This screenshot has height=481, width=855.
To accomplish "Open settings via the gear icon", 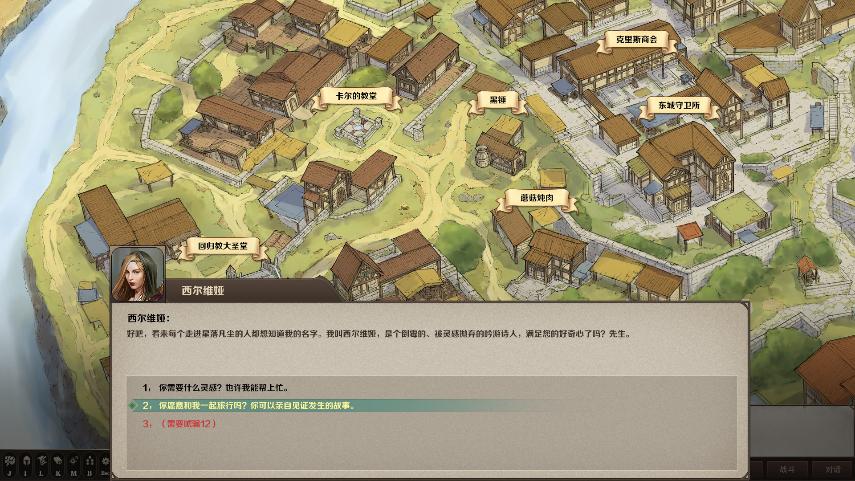I will [105, 462].
